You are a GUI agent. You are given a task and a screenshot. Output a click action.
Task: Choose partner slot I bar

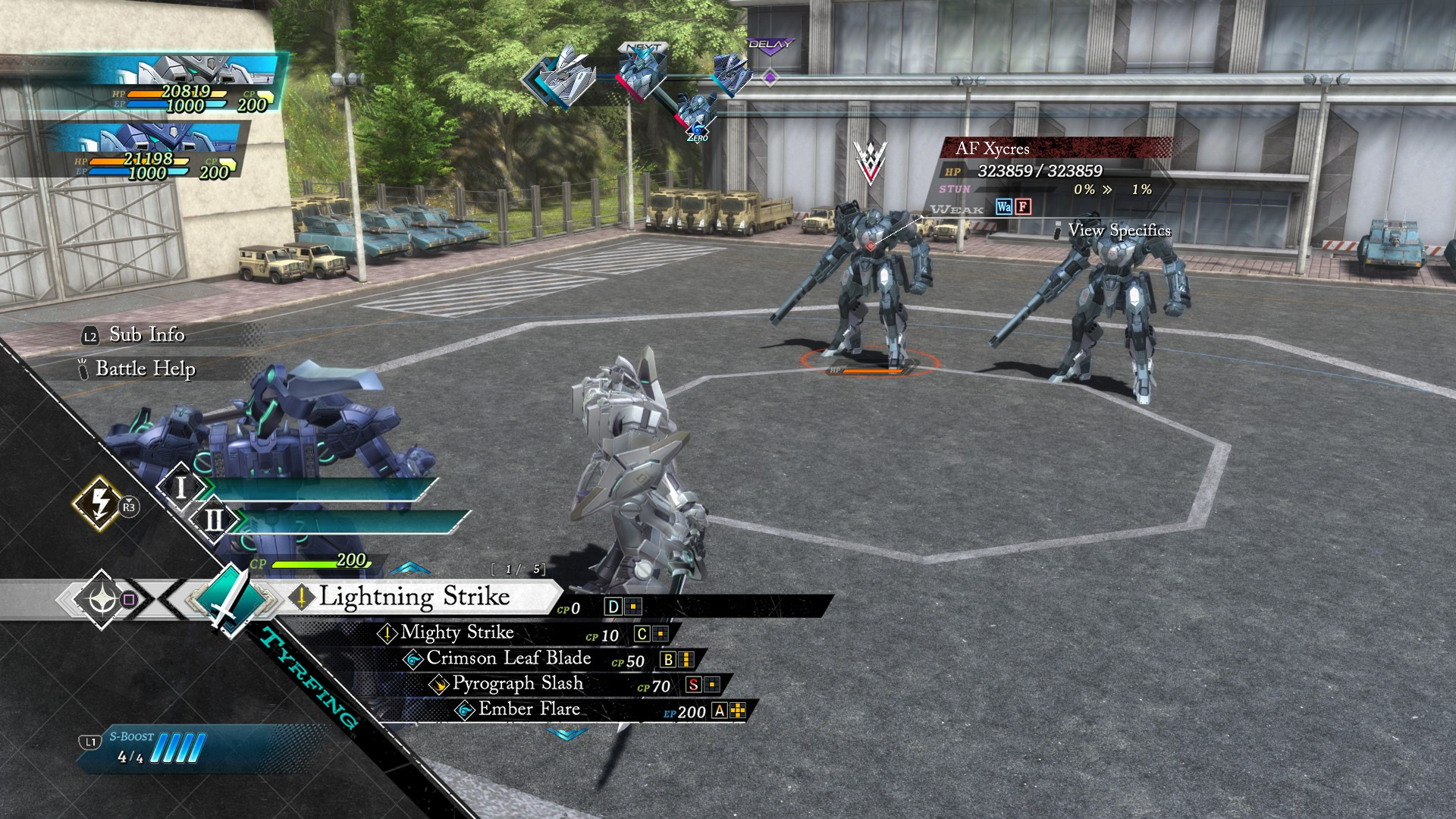tap(318, 488)
